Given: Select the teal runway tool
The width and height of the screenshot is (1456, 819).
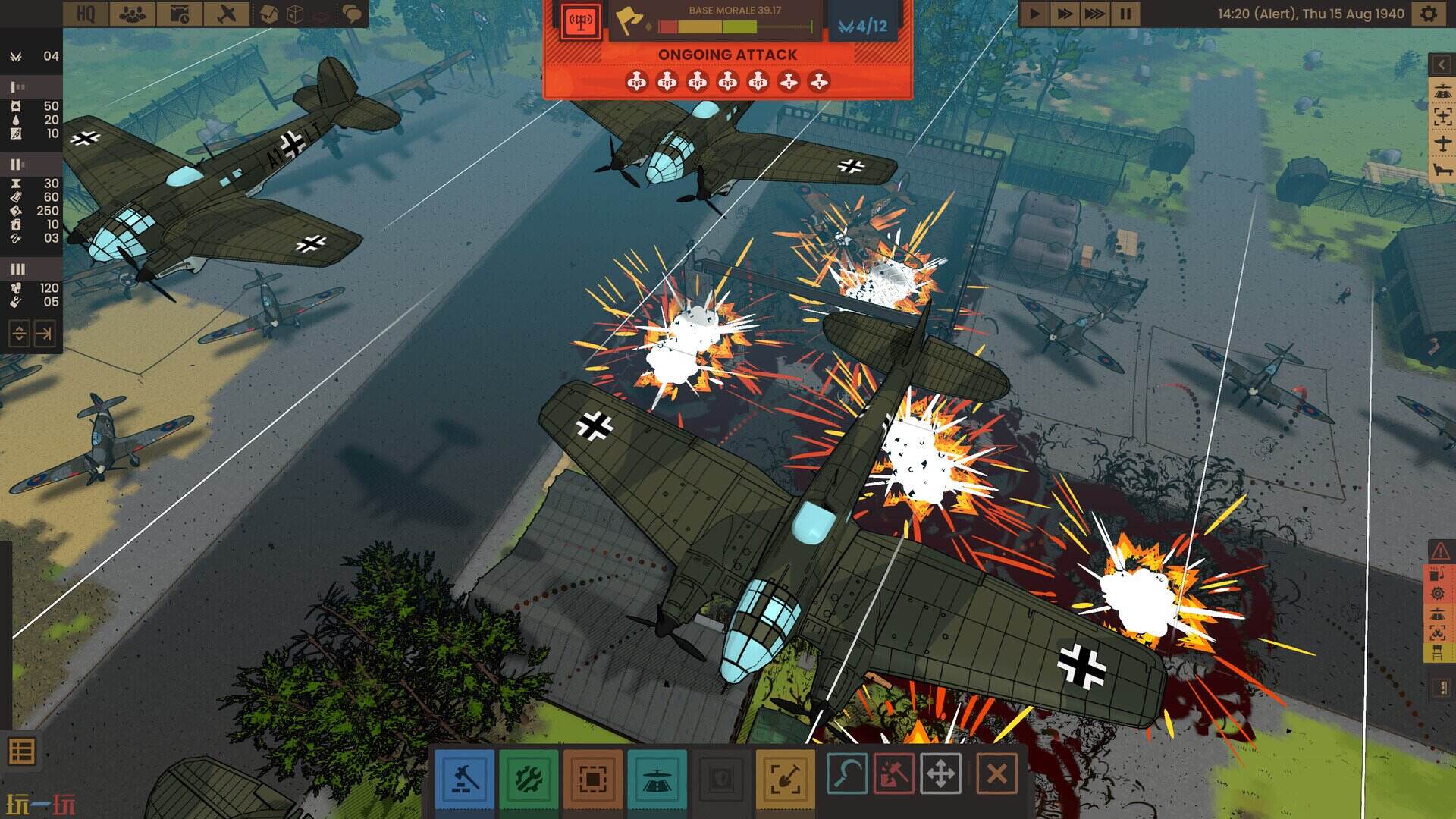Looking at the screenshot, I should tap(657, 777).
